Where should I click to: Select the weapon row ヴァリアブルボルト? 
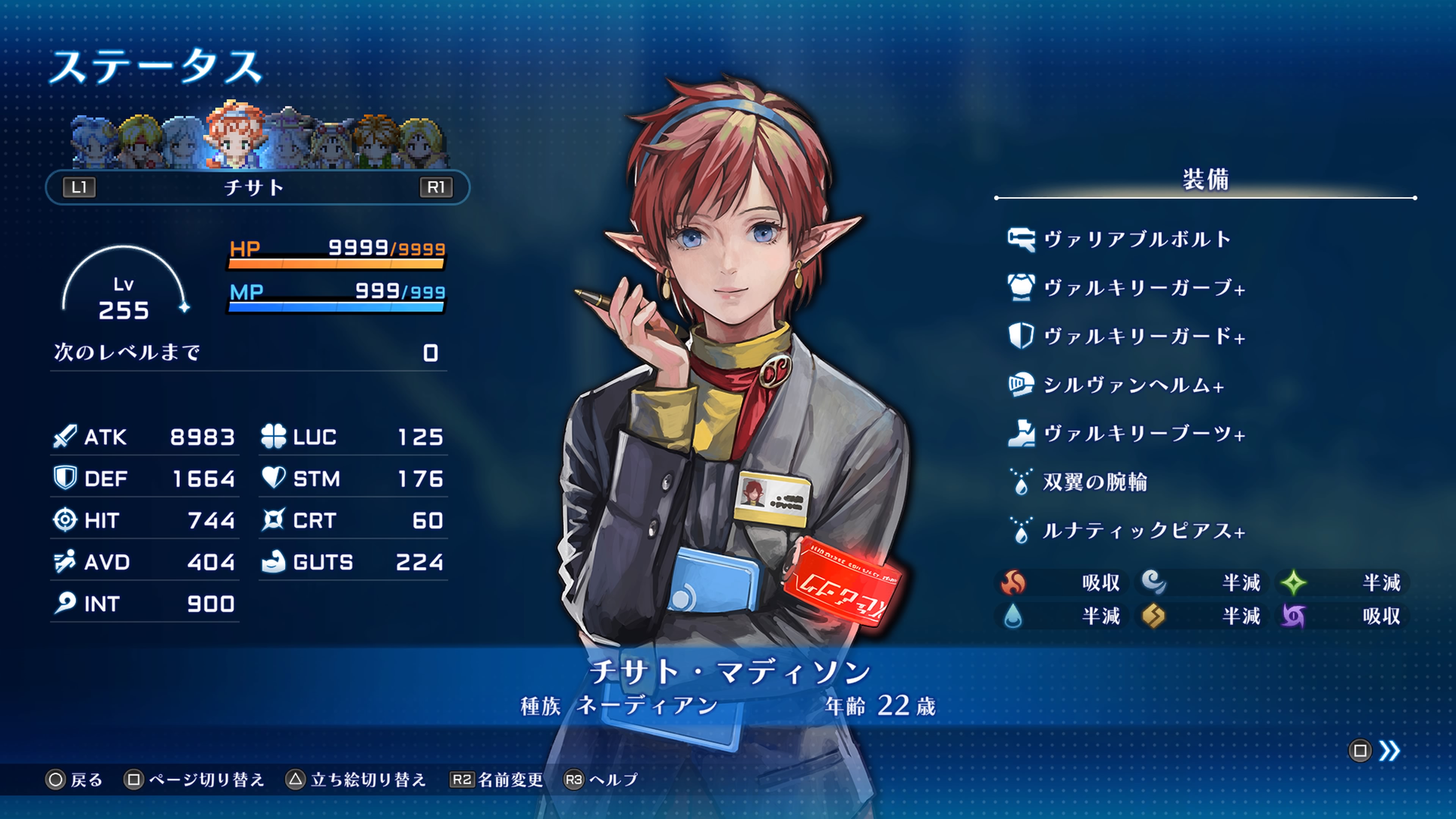coord(1136,239)
